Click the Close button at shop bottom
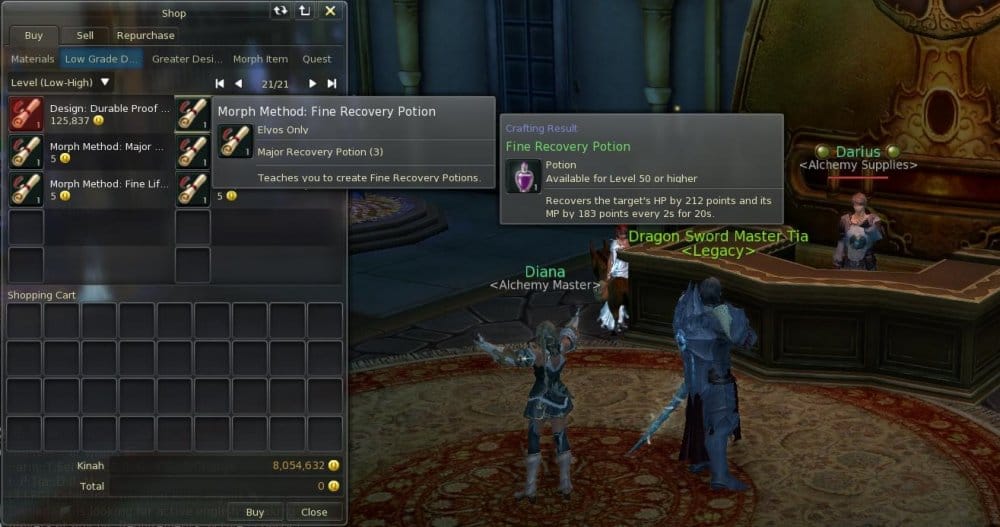 314,512
